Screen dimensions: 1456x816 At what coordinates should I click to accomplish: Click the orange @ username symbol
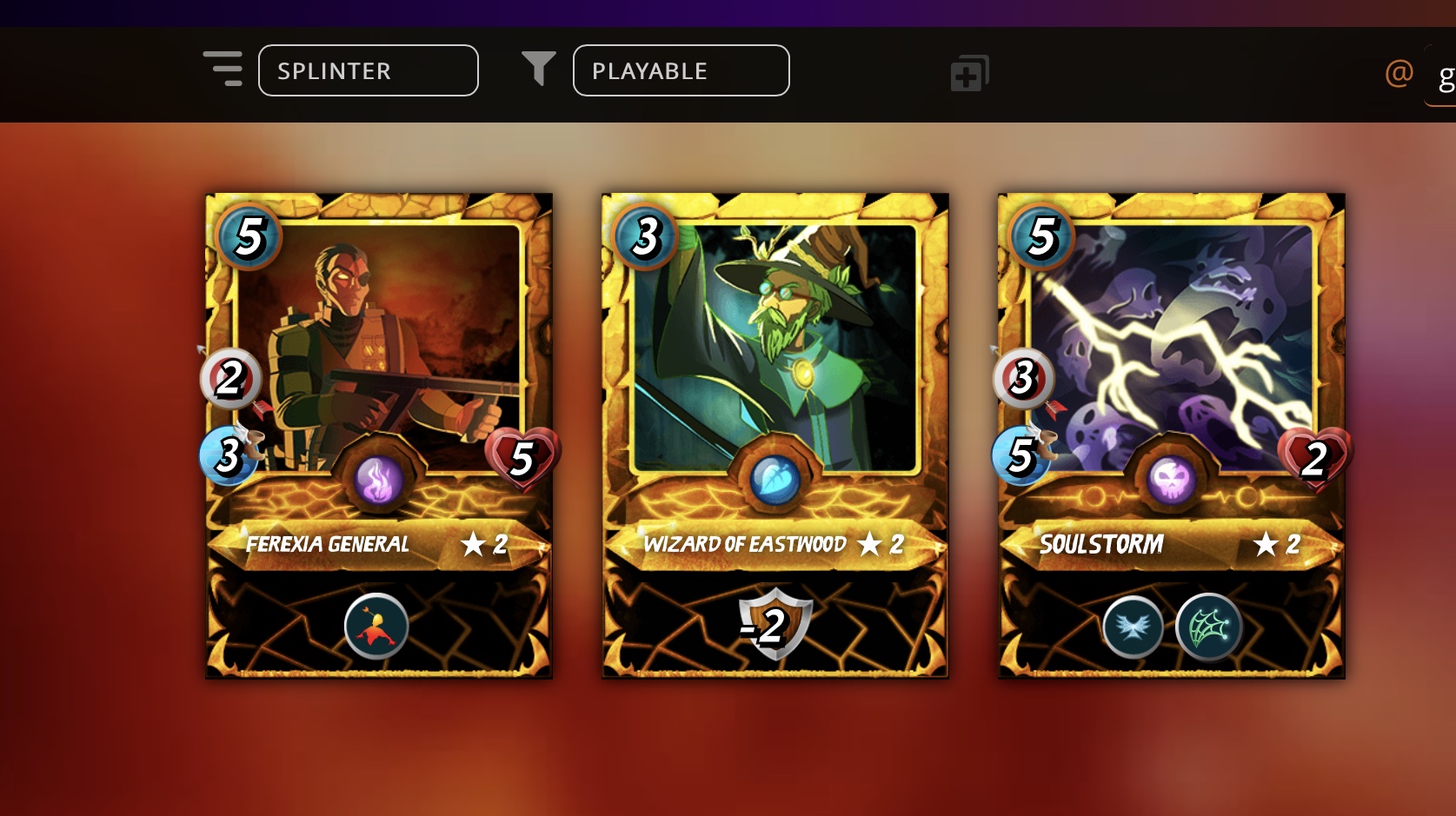[1399, 73]
